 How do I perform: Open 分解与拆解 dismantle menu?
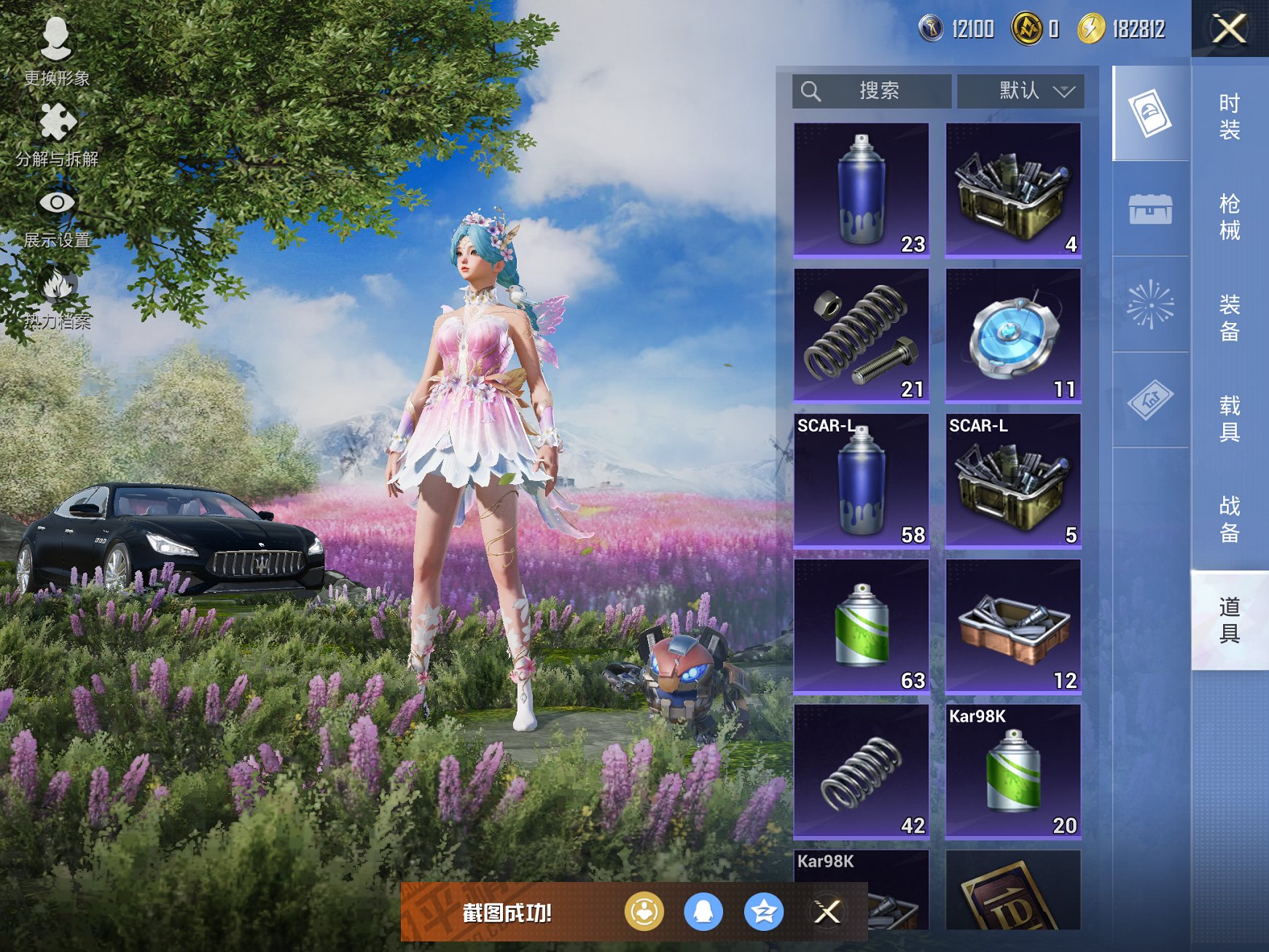57,133
